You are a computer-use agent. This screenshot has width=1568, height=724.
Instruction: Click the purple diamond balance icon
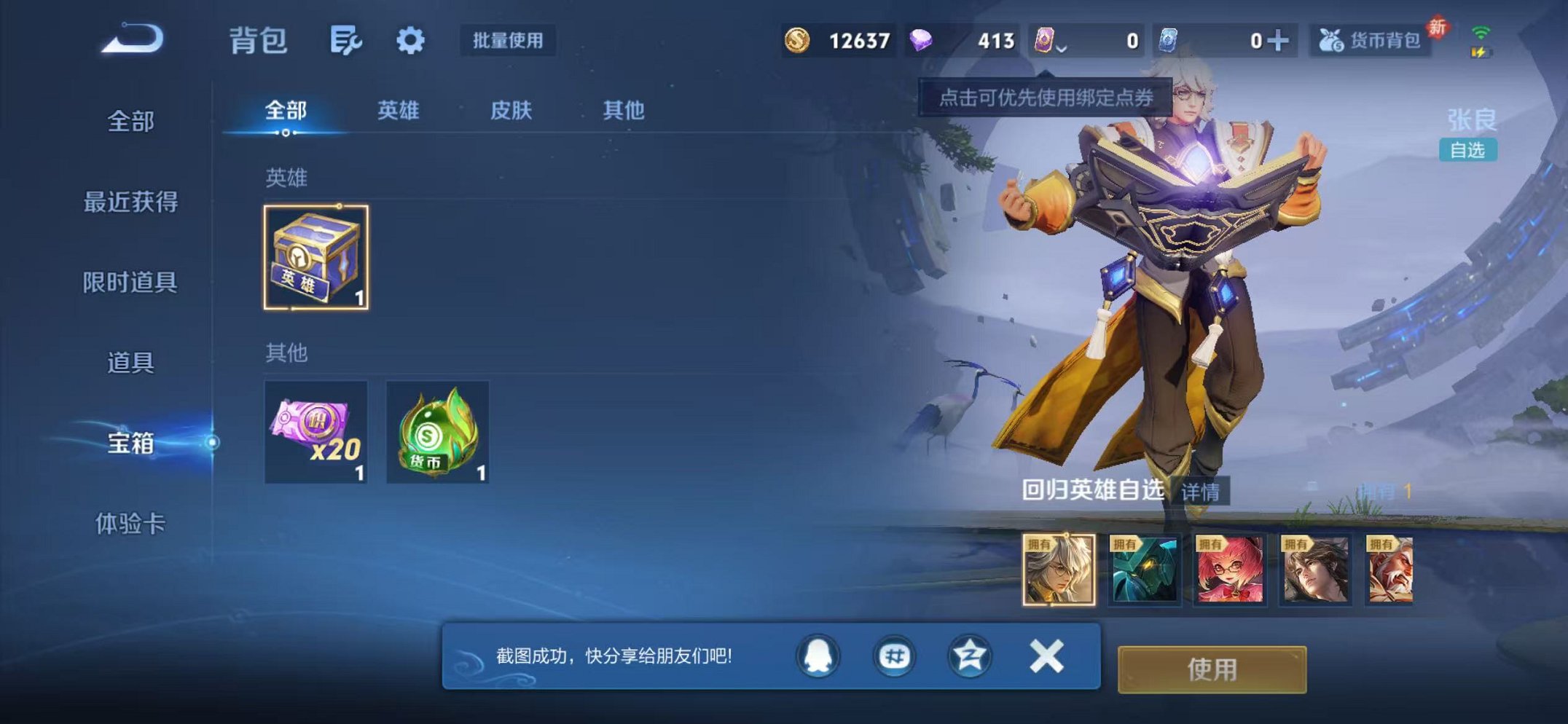(921, 42)
